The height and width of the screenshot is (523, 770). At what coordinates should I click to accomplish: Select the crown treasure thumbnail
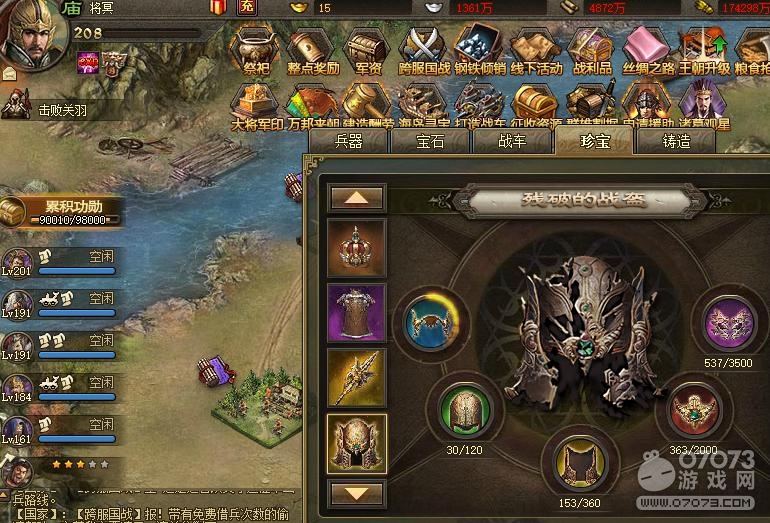(356, 249)
